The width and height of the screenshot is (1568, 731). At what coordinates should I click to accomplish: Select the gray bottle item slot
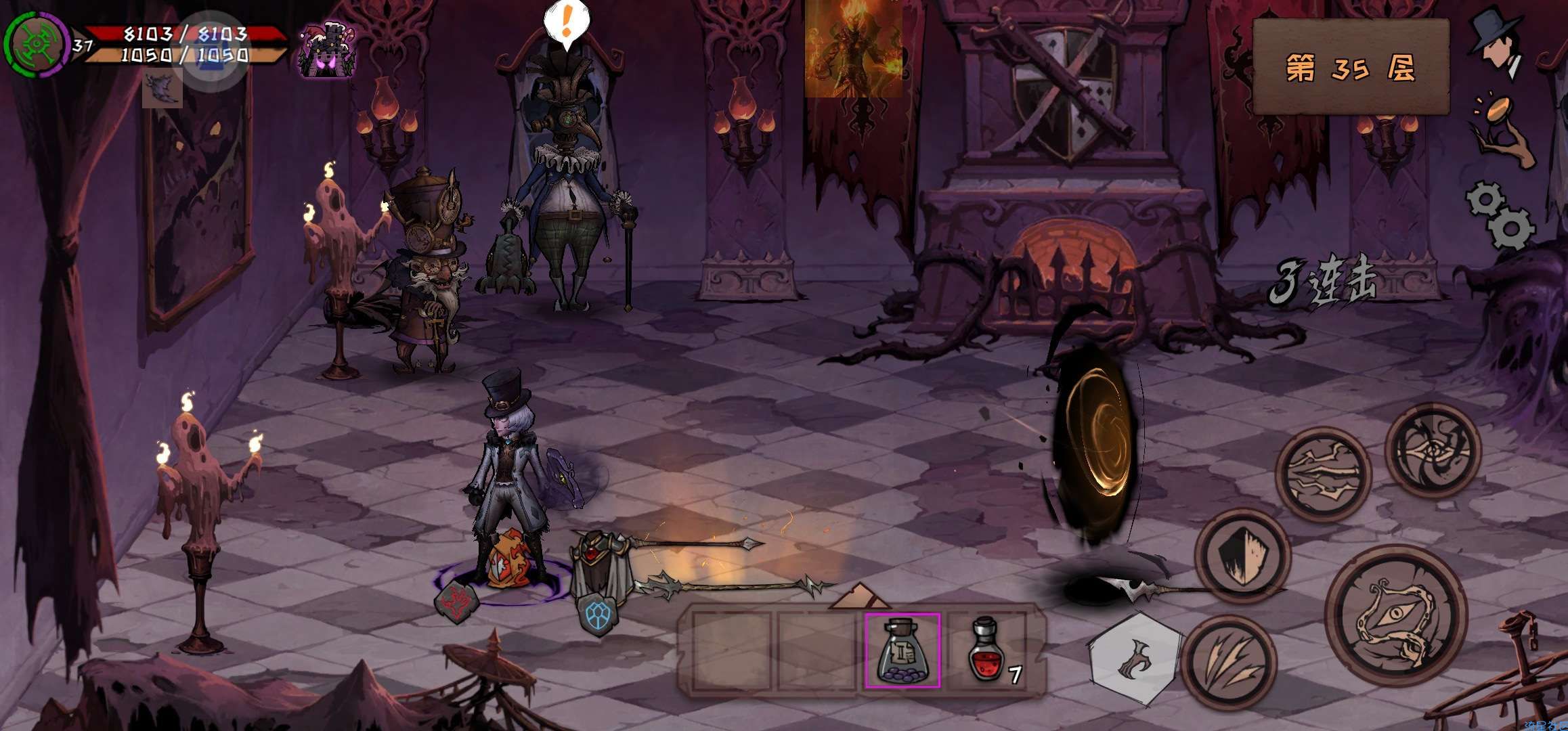(902, 650)
